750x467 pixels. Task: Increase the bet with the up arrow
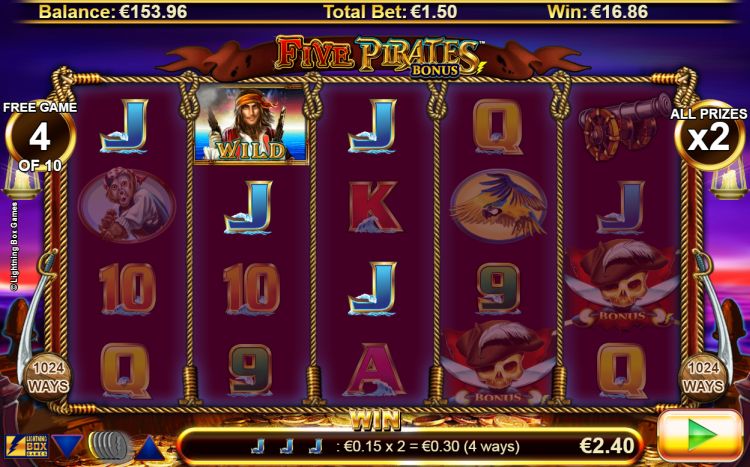pos(149,446)
